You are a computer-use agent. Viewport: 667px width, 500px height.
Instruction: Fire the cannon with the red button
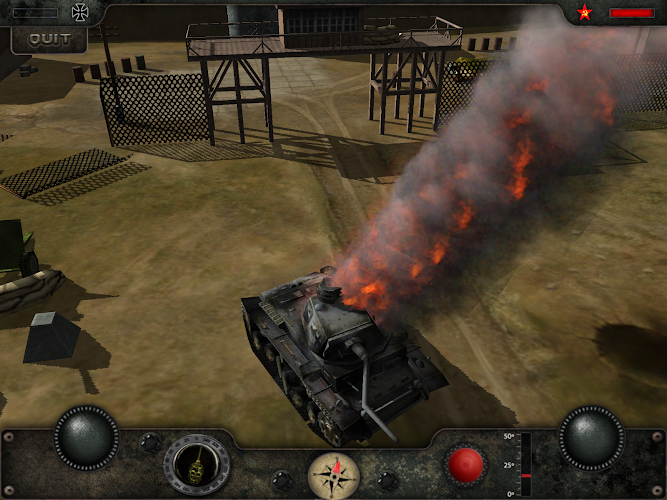pyautogui.click(x=465, y=465)
